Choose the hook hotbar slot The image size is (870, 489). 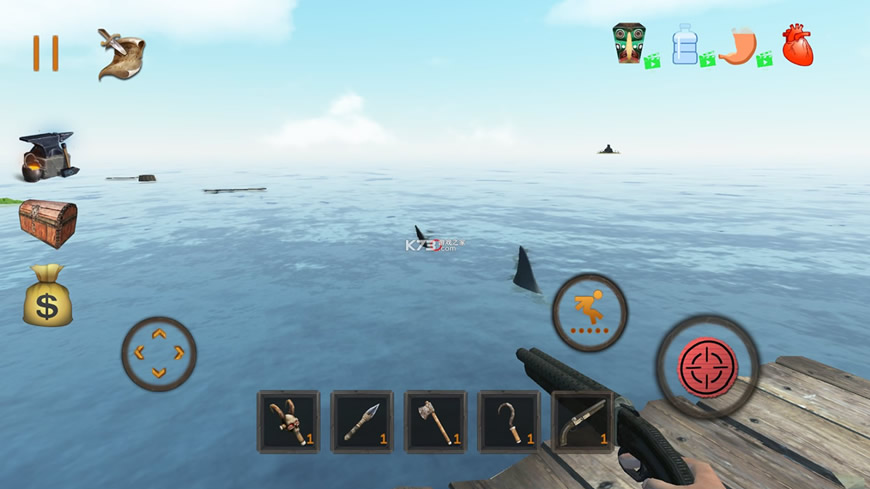508,421
